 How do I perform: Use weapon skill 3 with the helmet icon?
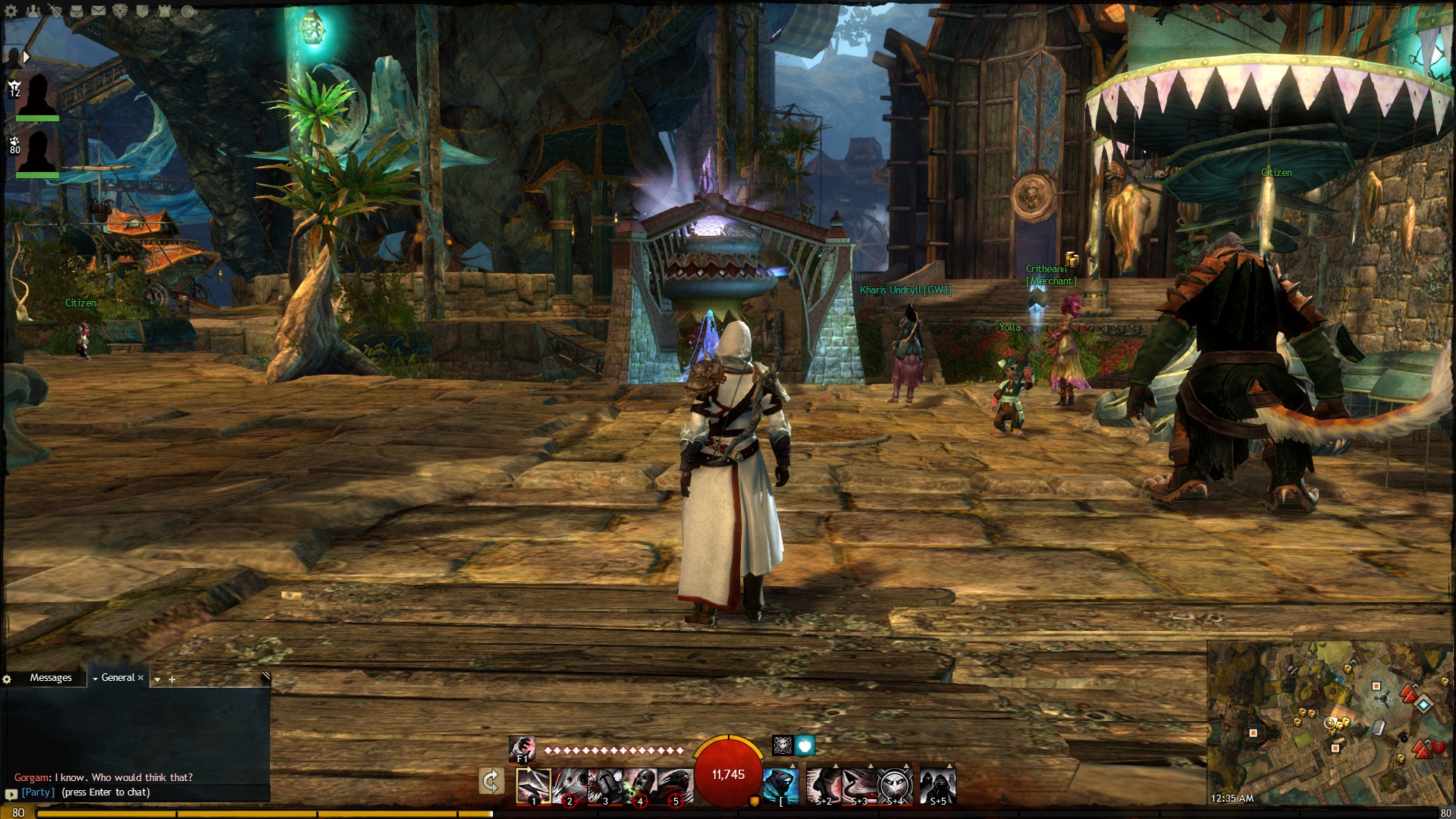[604, 786]
